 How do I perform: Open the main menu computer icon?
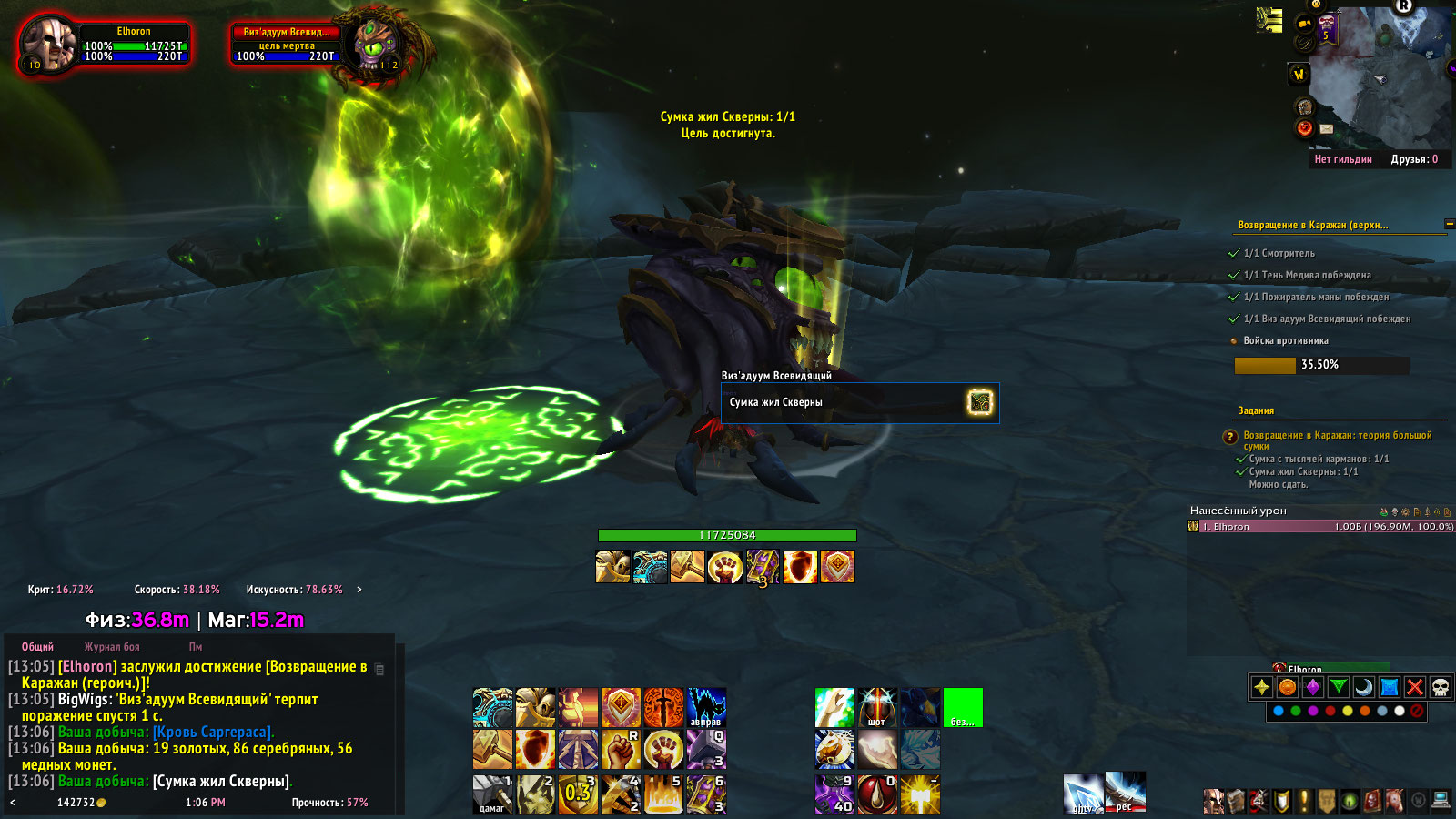(x=1441, y=801)
